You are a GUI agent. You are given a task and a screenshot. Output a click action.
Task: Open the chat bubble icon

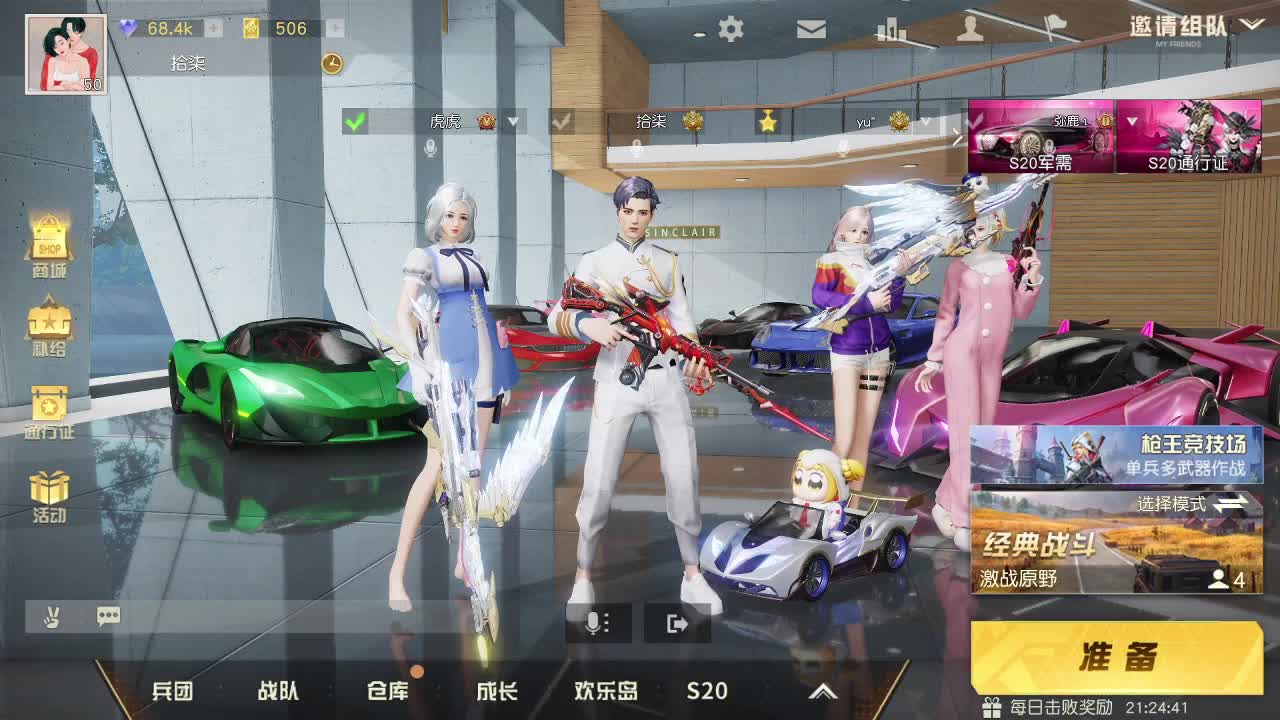tap(109, 617)
